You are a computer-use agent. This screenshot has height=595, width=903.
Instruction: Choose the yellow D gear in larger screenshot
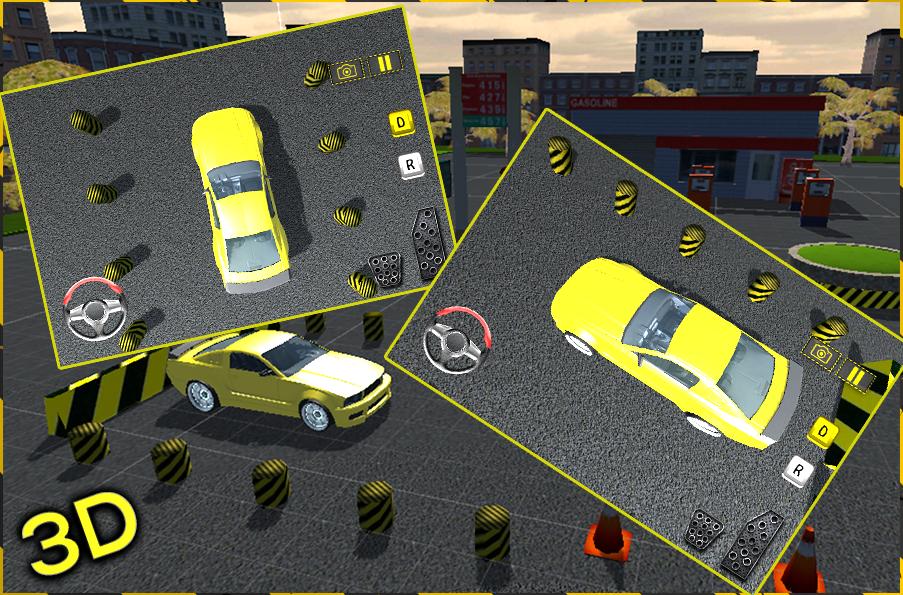[x=823, y=431]
